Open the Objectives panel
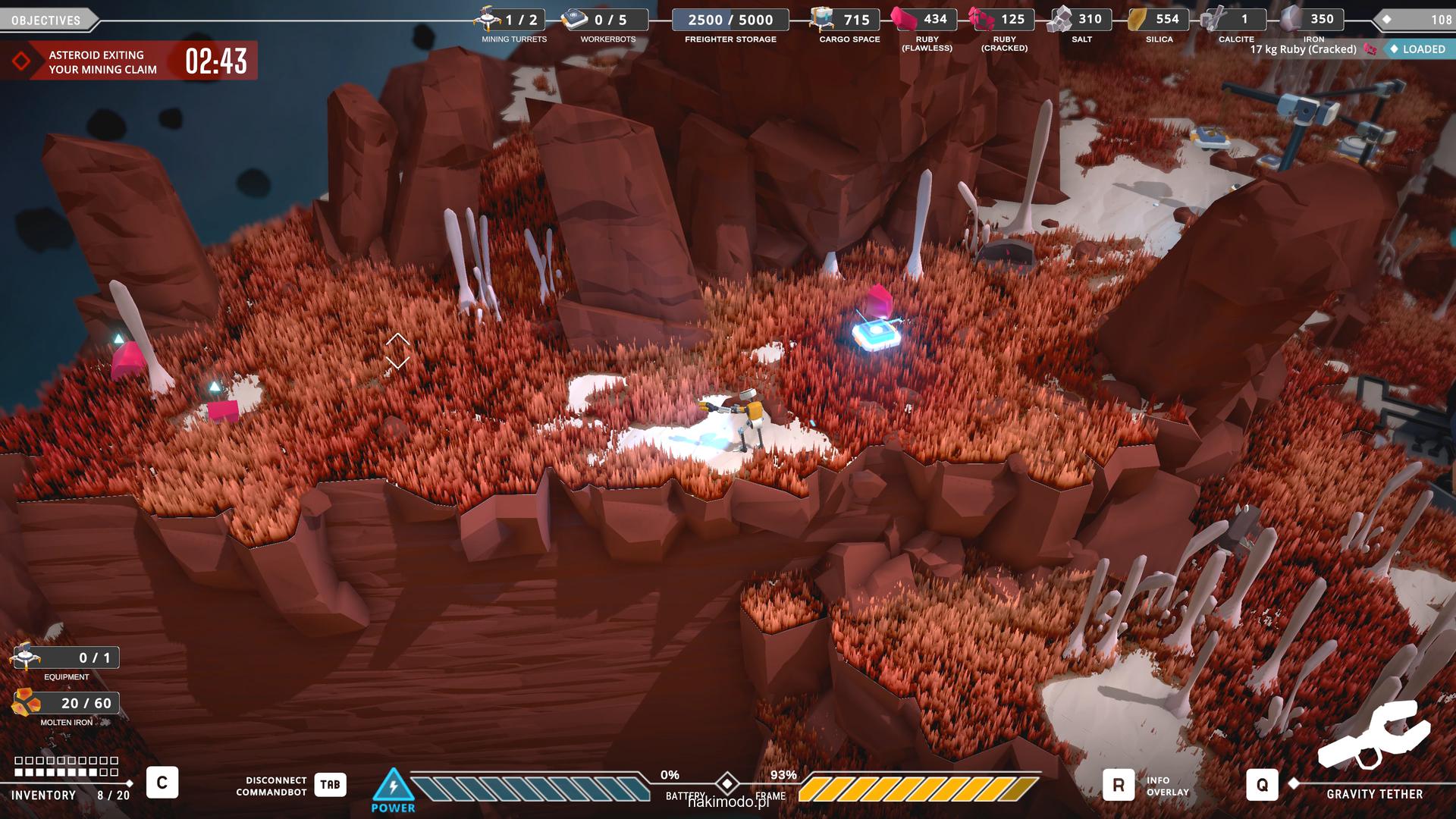This screenshot has height=819, width=1456. click(45, 20)
